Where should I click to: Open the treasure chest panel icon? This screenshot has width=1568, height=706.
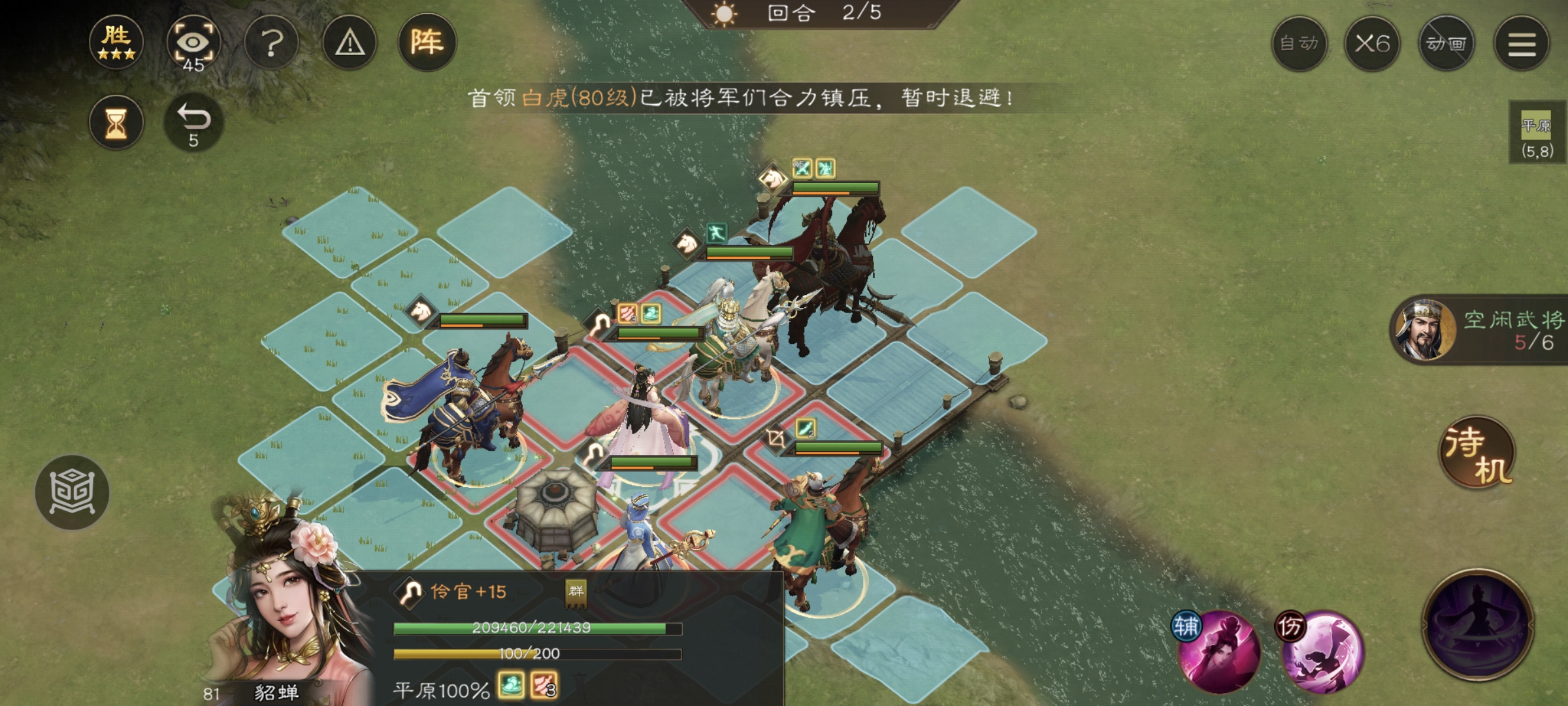[74, 492]
